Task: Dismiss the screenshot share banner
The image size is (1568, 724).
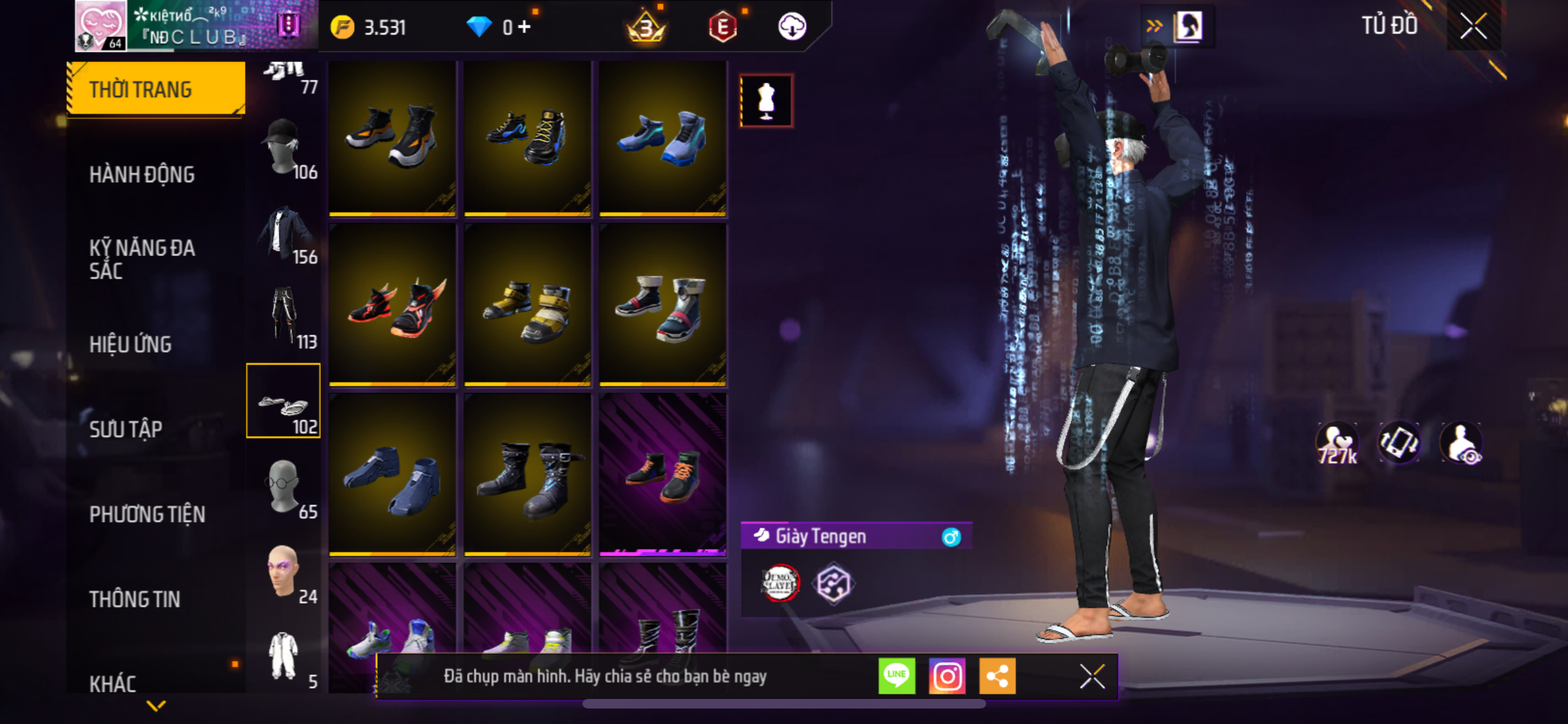Action: tap(1092, 676)
